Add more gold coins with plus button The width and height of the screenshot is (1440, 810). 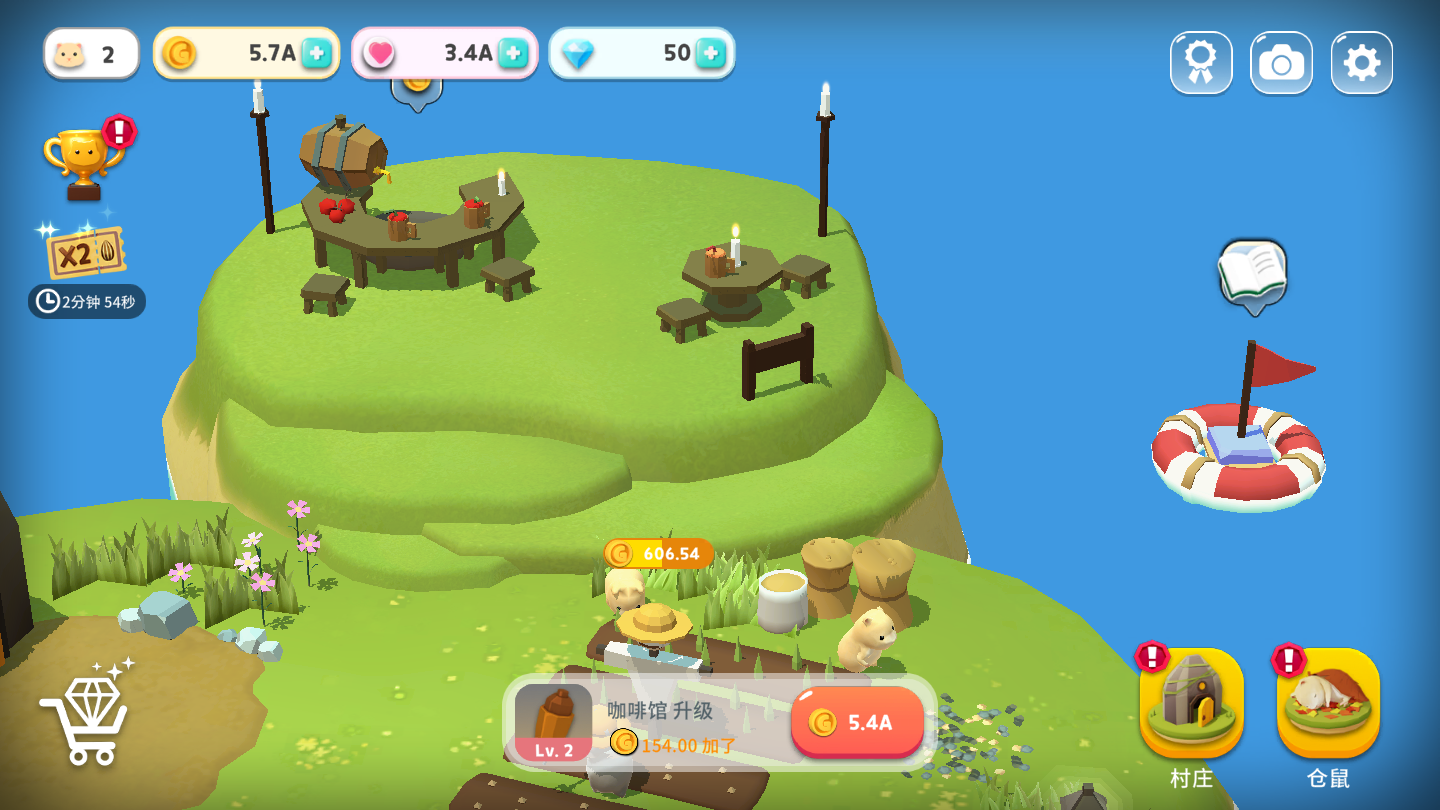tap(316, 54)
